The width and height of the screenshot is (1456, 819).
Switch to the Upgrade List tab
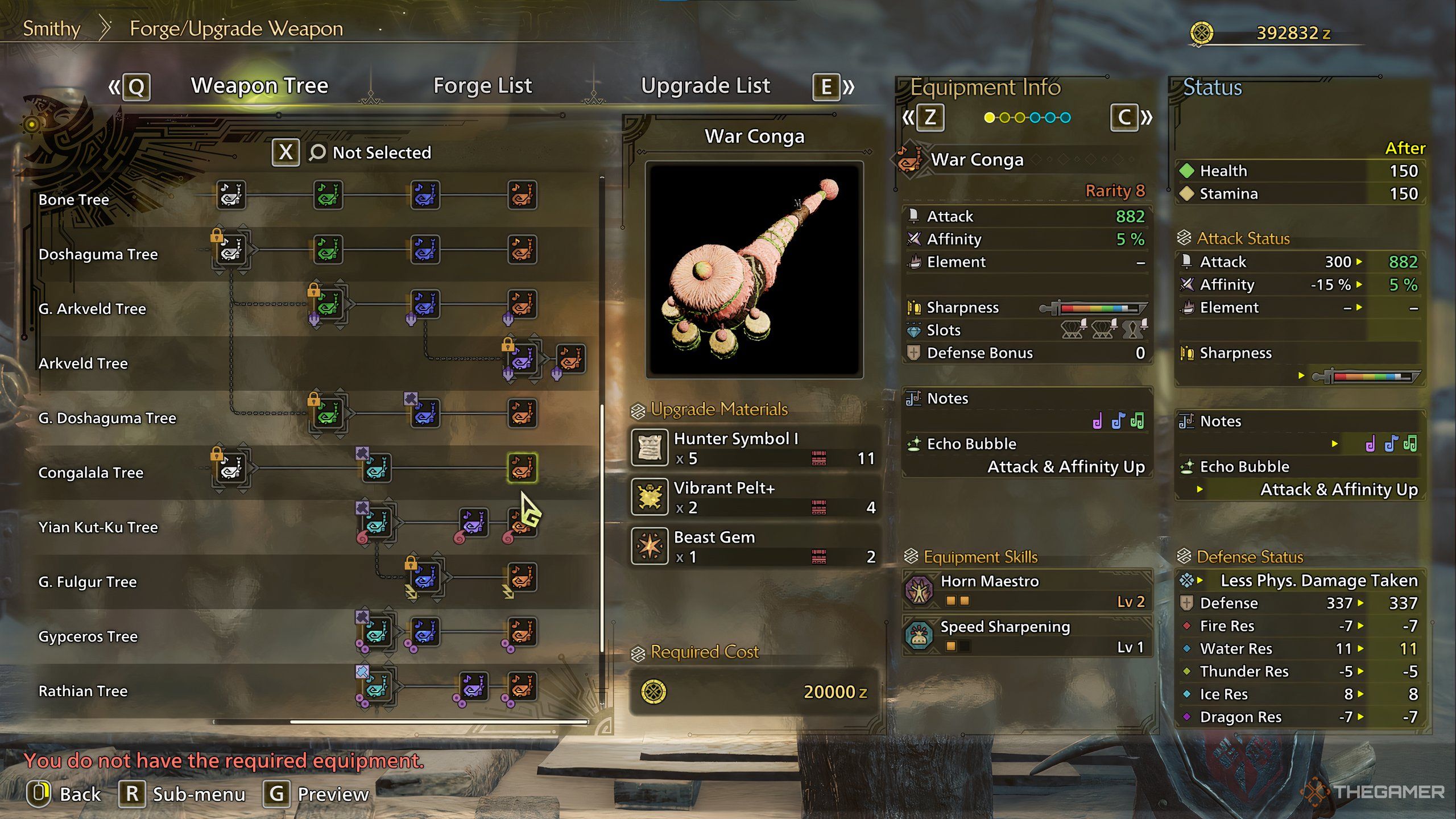click(705, 86)
